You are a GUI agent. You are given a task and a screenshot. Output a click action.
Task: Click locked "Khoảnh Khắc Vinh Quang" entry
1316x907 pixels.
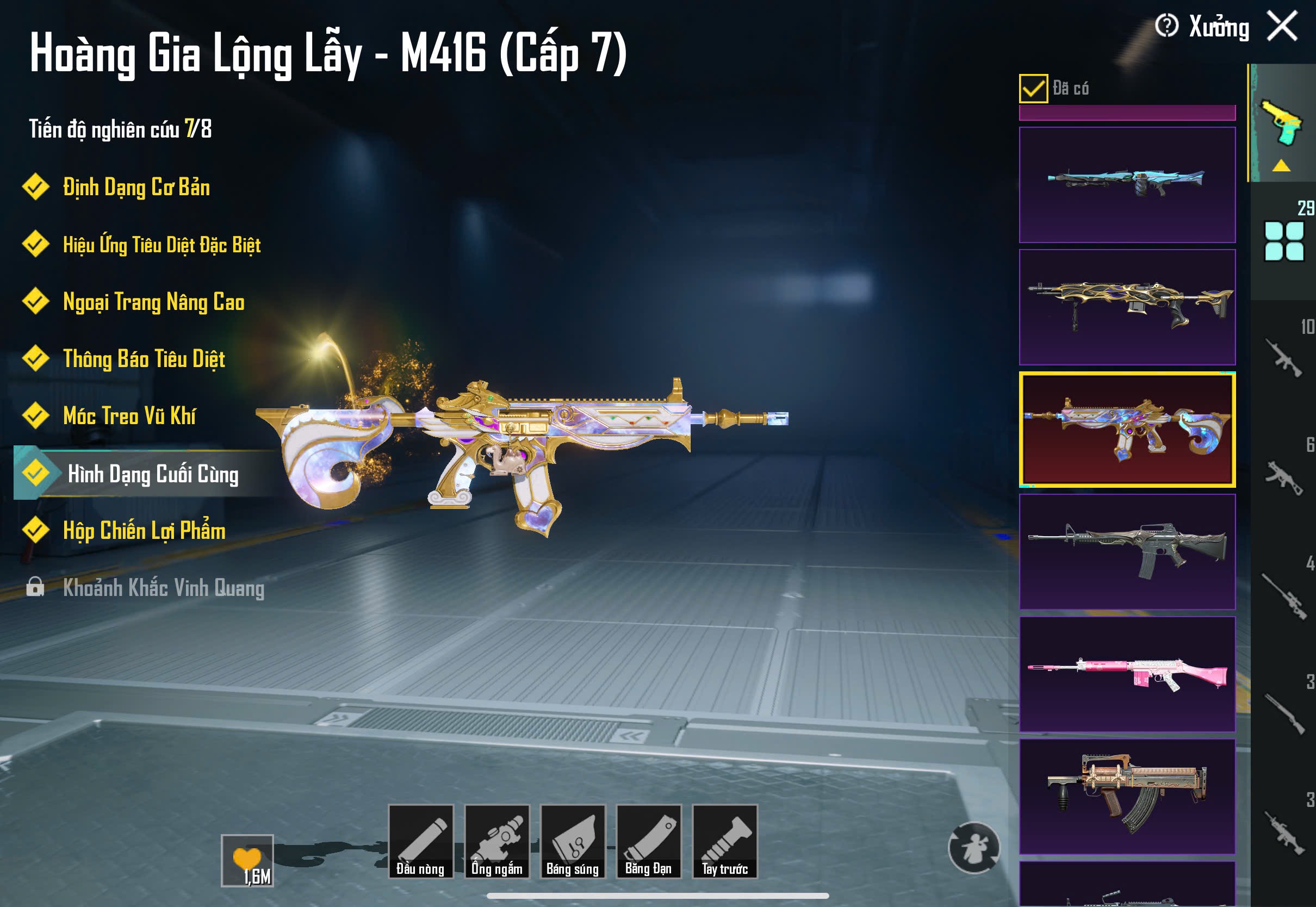(163, 588)
